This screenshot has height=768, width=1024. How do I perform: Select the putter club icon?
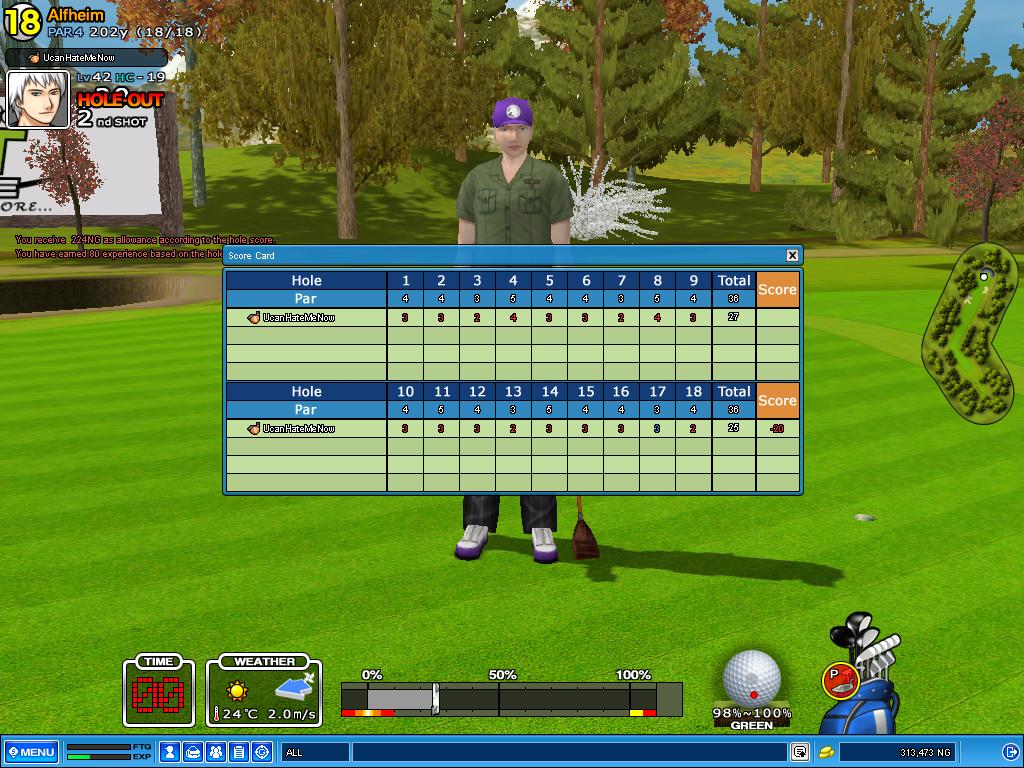click(x=840, y=680)
